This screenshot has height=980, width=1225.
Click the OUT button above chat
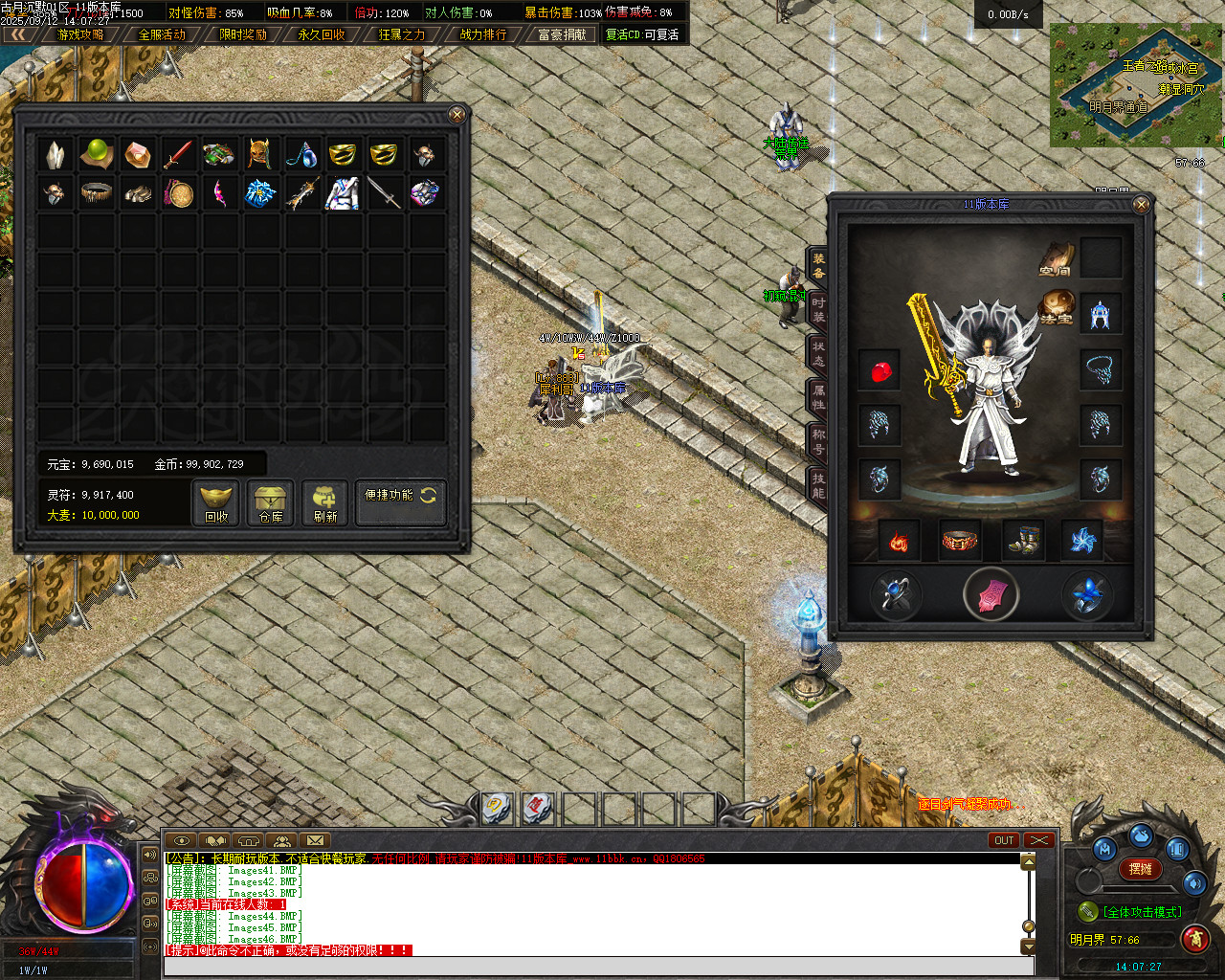point(1003,840)
